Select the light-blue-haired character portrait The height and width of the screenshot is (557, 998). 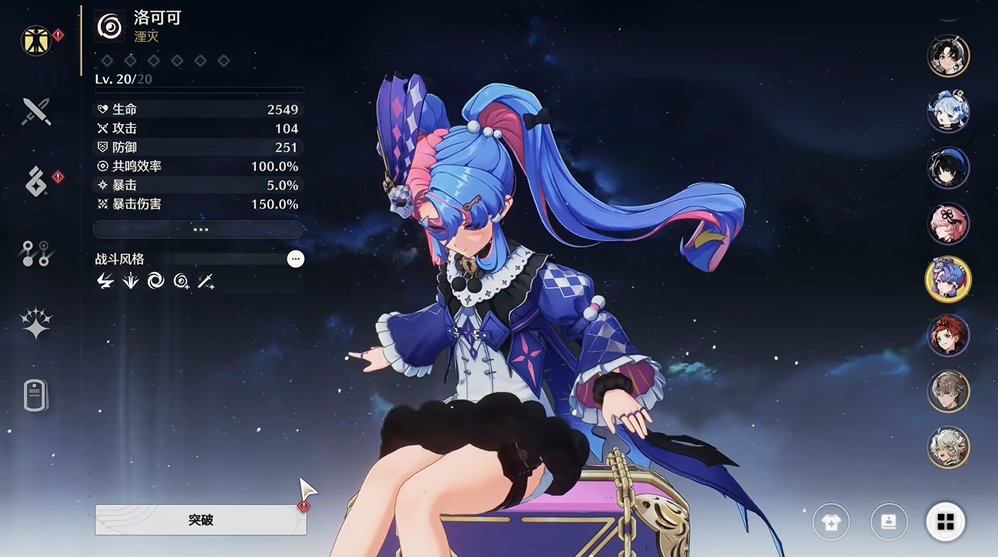948,112
